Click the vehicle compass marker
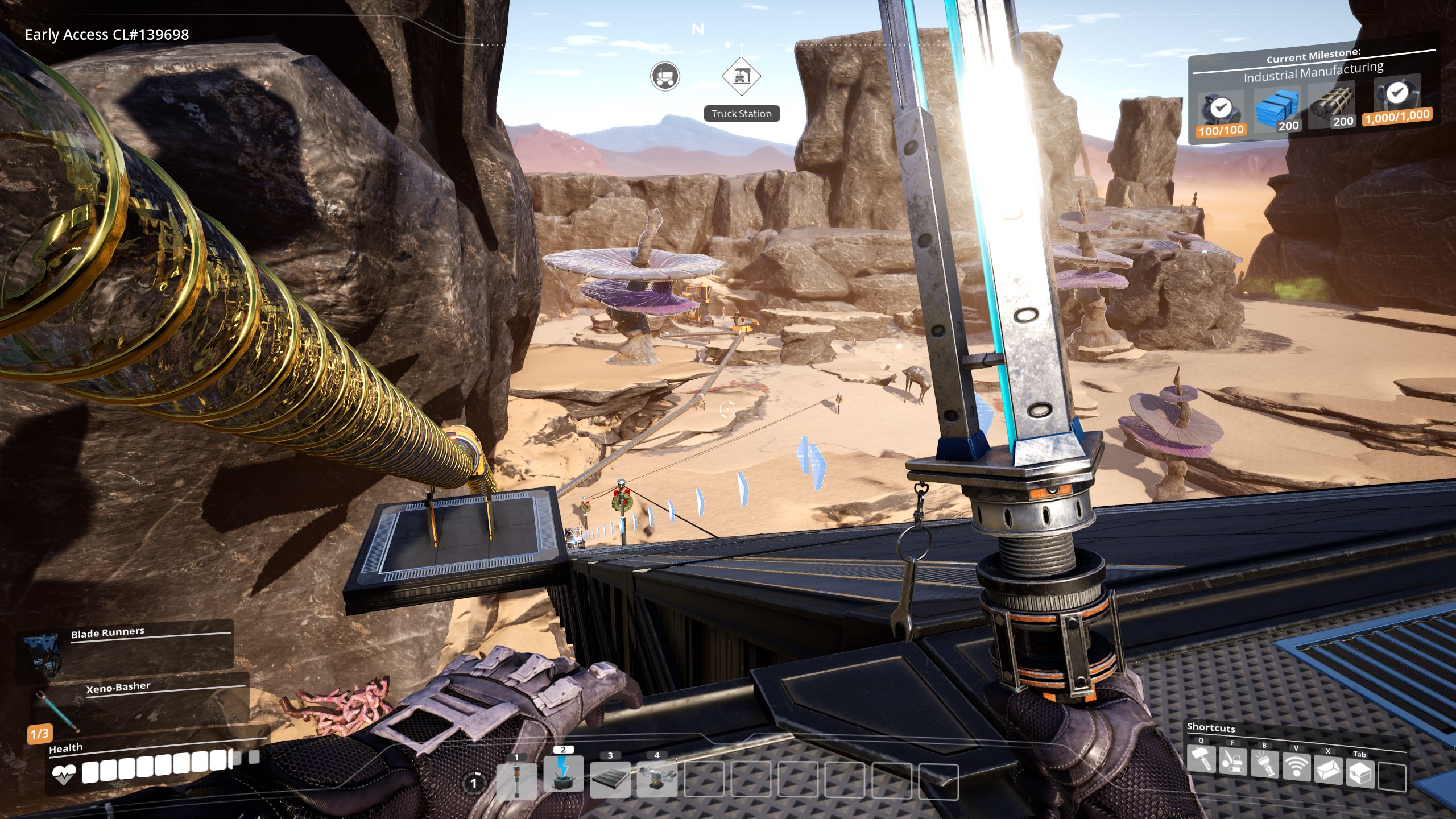This screenshot has width=1456, height=819. (665, 76)
